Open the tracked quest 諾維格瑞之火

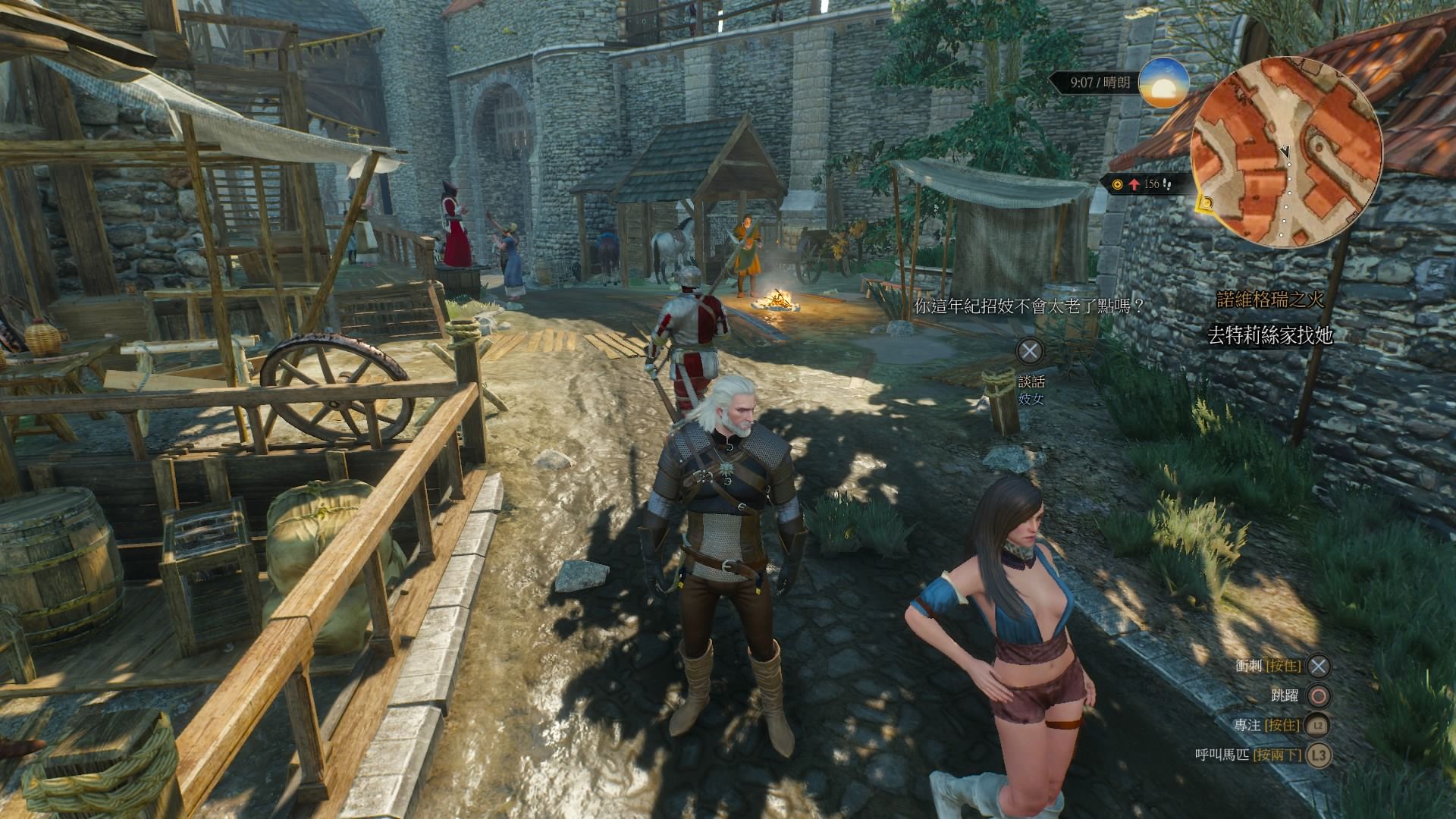coord(1270,300)
